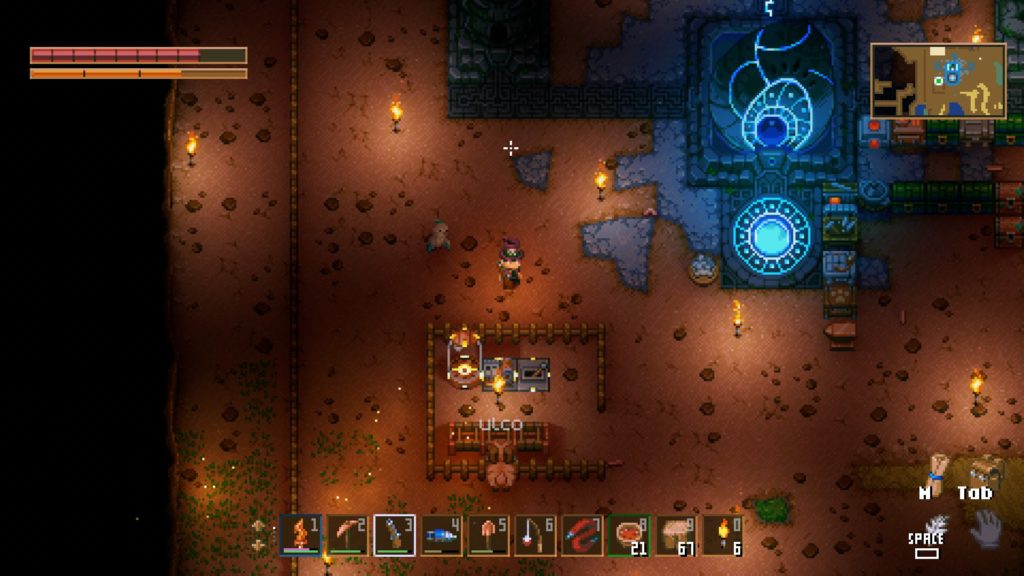Click the hotbar row swap arrows
Image resolution: width=1024 pixels, height=576 pixels.
point(259,535)
